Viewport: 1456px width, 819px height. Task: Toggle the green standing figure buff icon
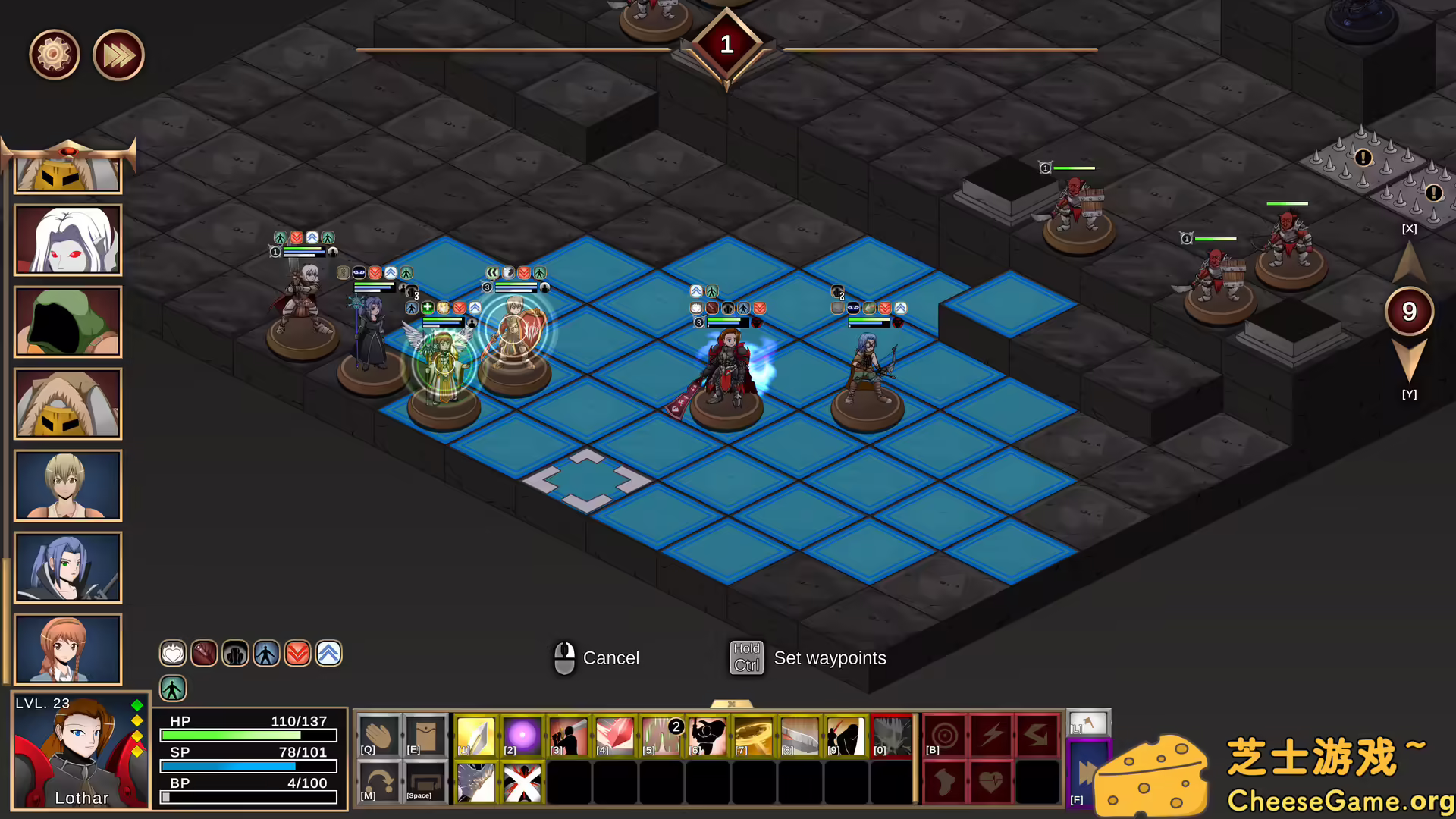pyautogui.click(x=174, y=688)
